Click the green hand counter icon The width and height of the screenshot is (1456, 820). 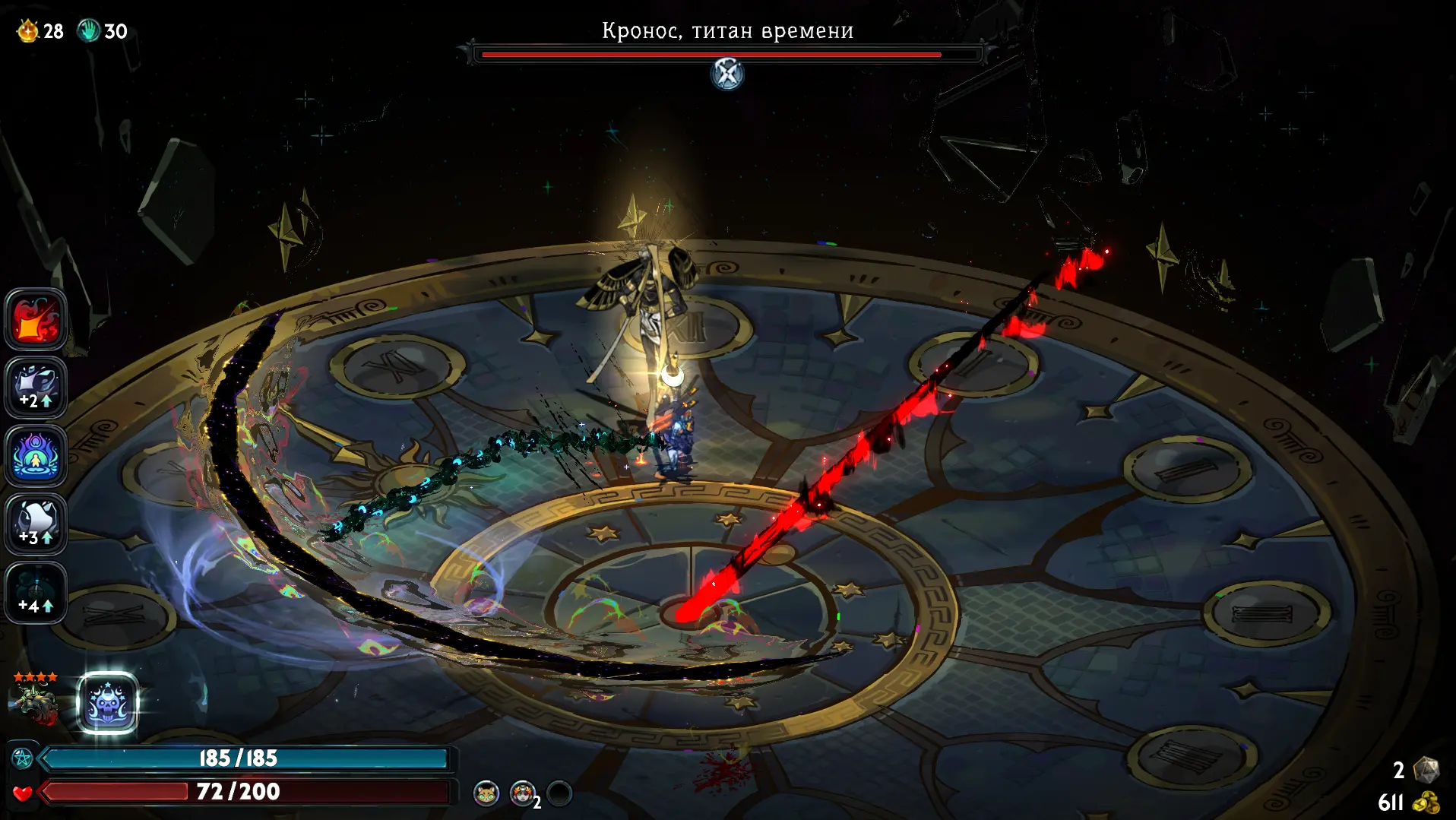(x=89, y=31)
